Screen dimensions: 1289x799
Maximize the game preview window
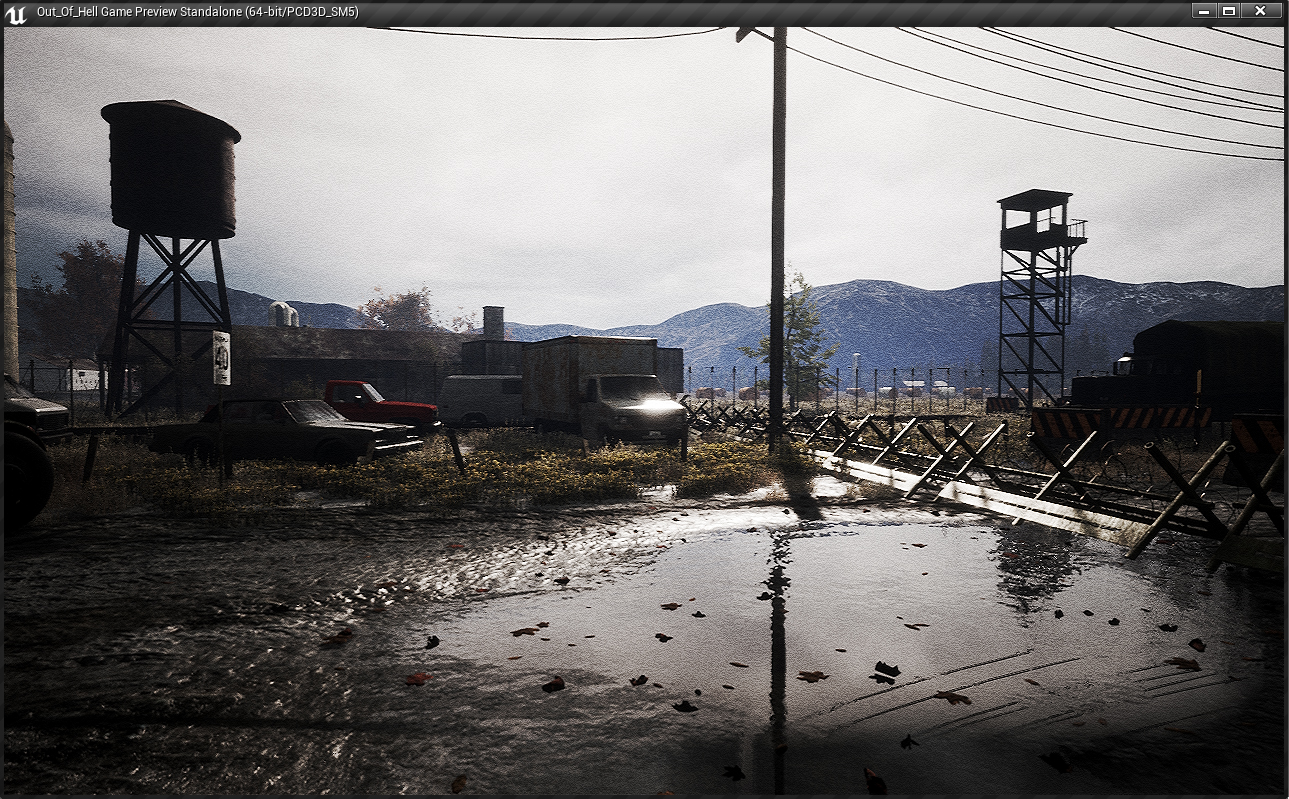tap(1230, 11)
